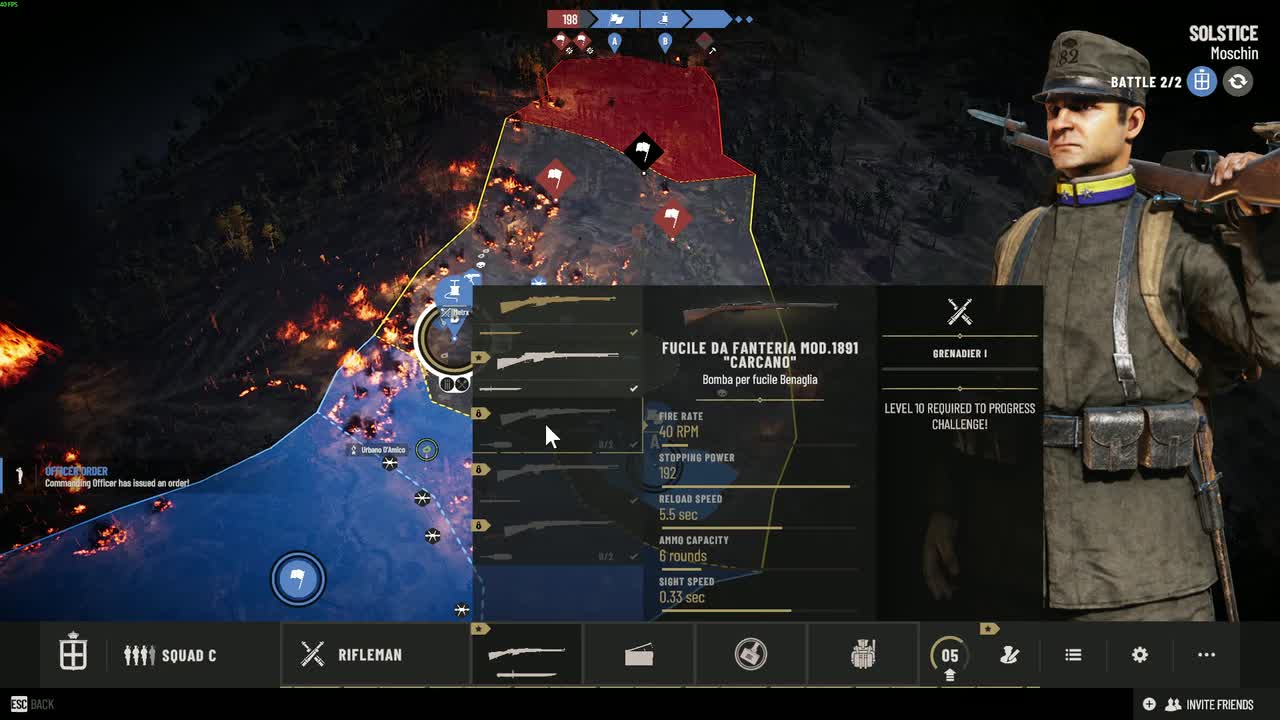Click the level 05 progress ring
This screenshot has height=720, width=1280.
pyautogui.click(x=948, y=655)
